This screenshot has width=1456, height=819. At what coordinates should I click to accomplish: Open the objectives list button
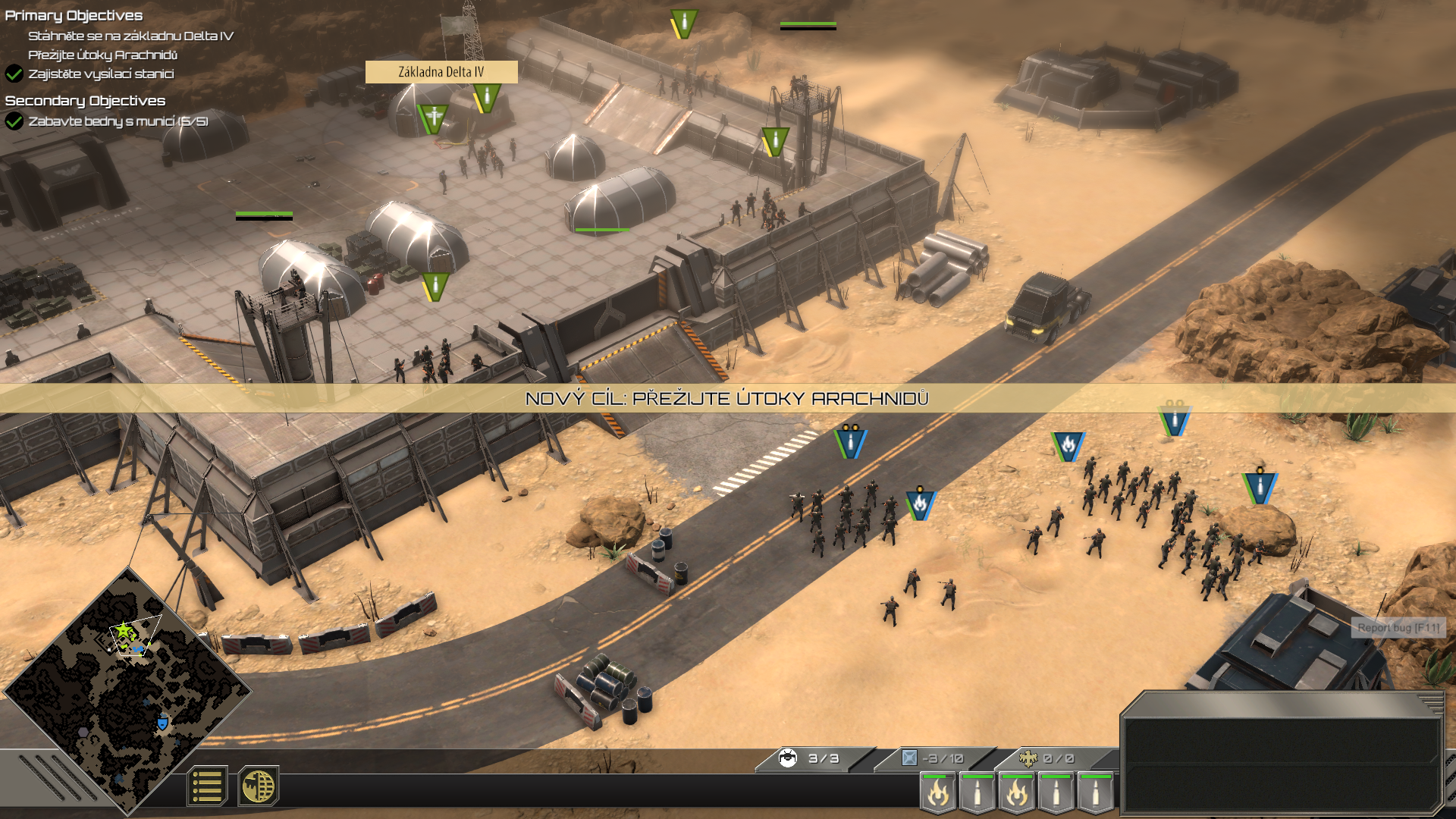[x=207, y=786]
